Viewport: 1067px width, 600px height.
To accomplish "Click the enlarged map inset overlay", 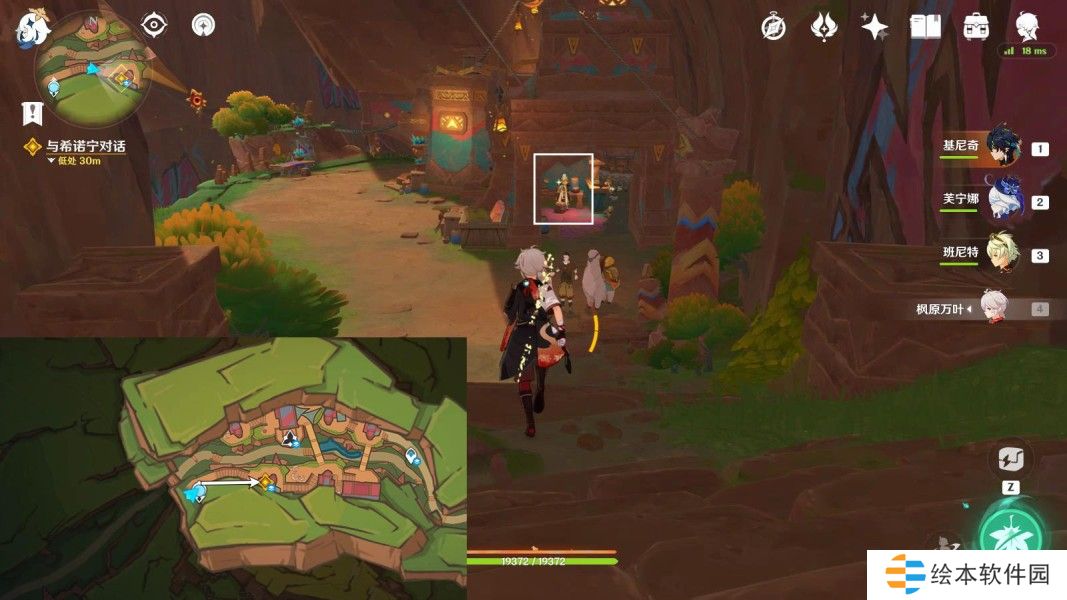I will [233, 468].
